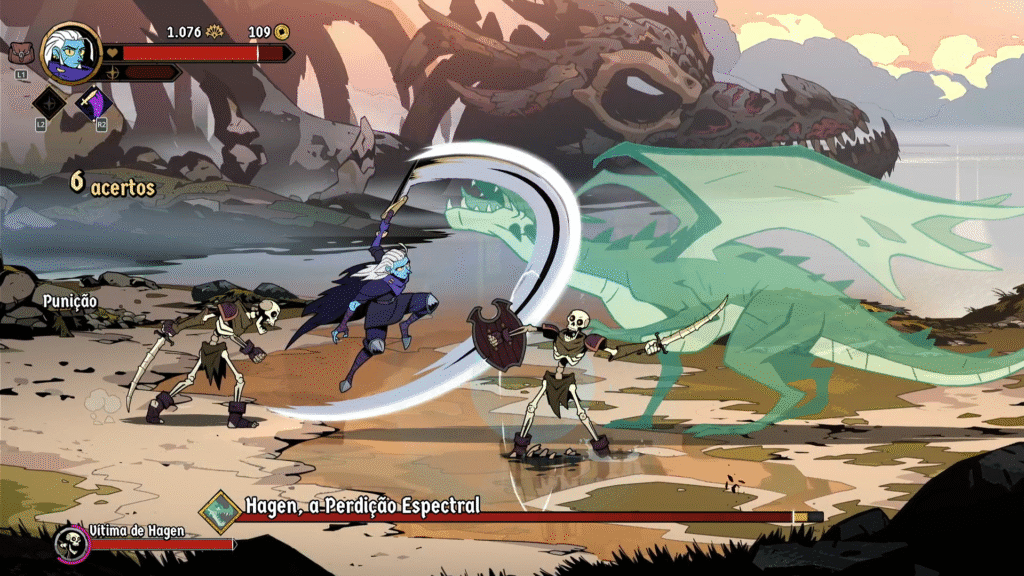The height and width of the screenshot is (576, 1024).
Task: Open the leather bag inventory icon
Action: (20, 53)
